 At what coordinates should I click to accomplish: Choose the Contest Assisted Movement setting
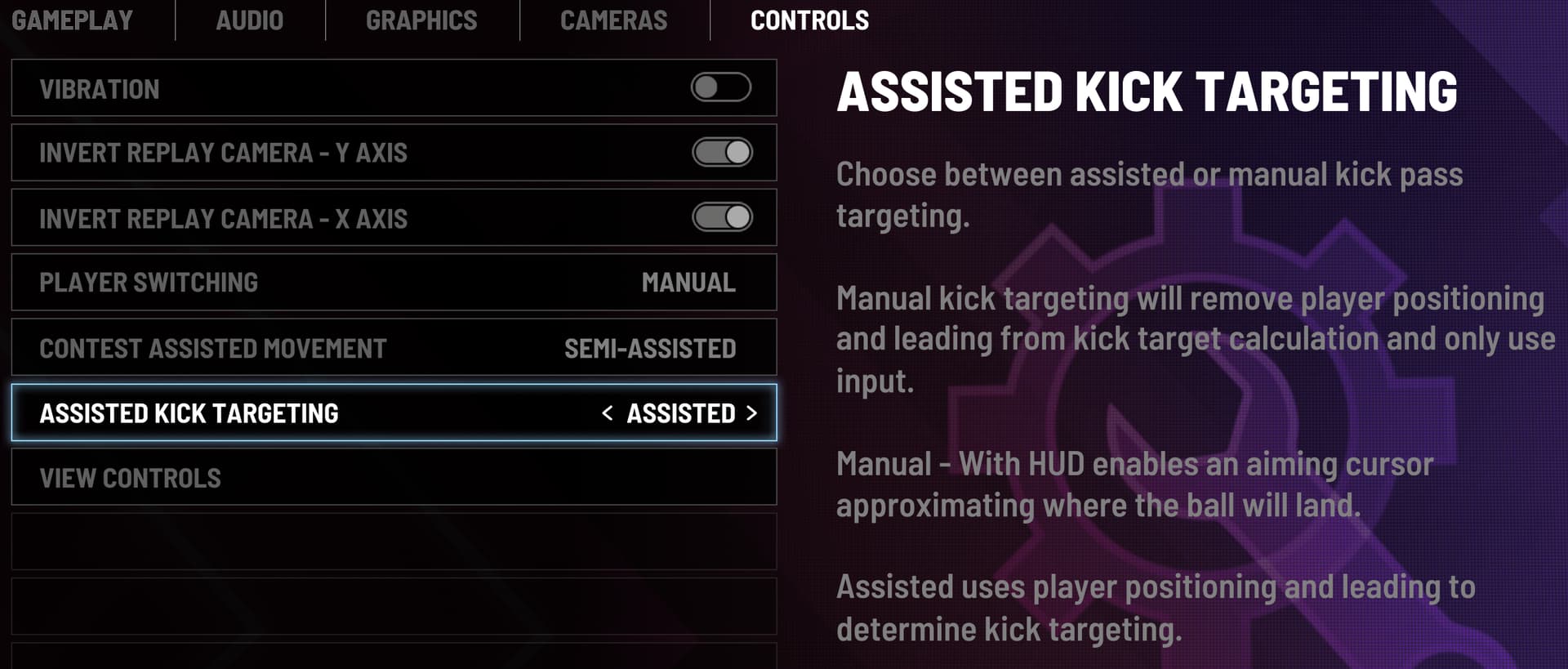394,348
